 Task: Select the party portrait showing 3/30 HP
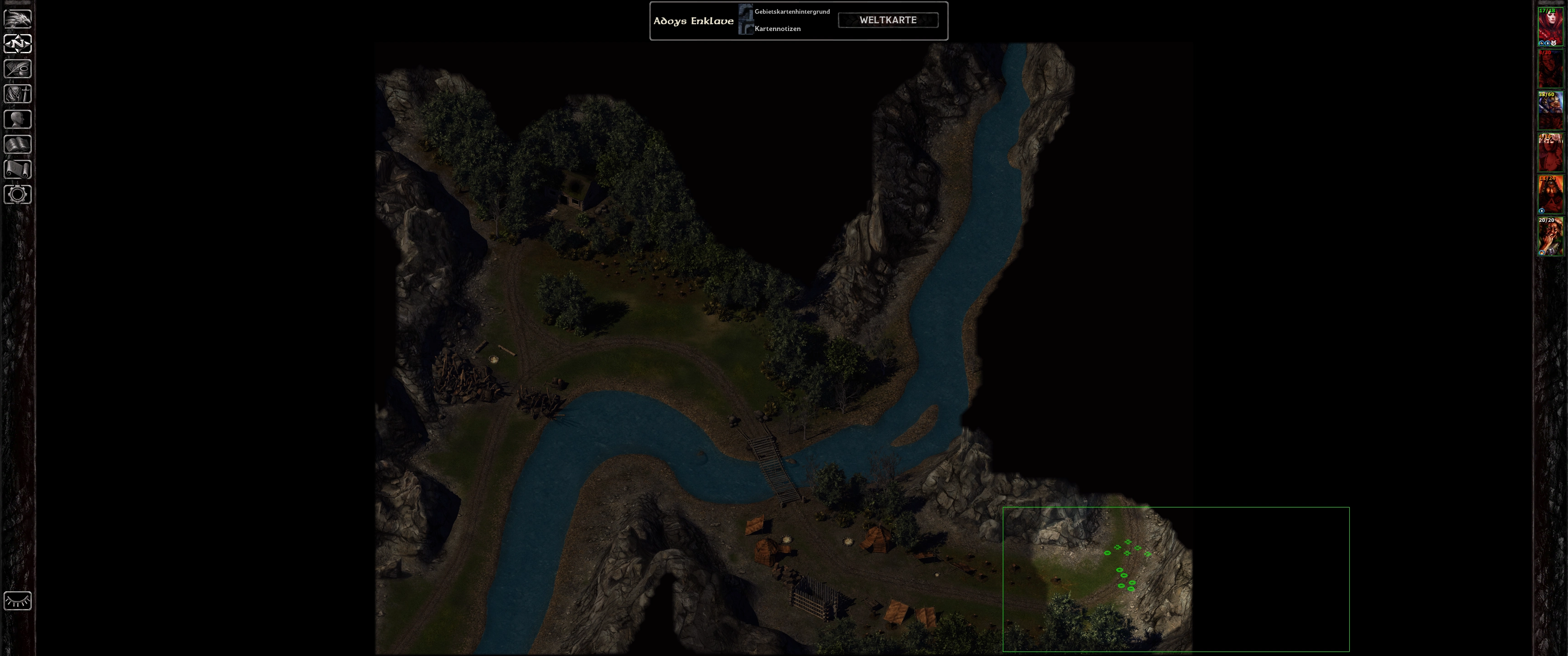1550,69
